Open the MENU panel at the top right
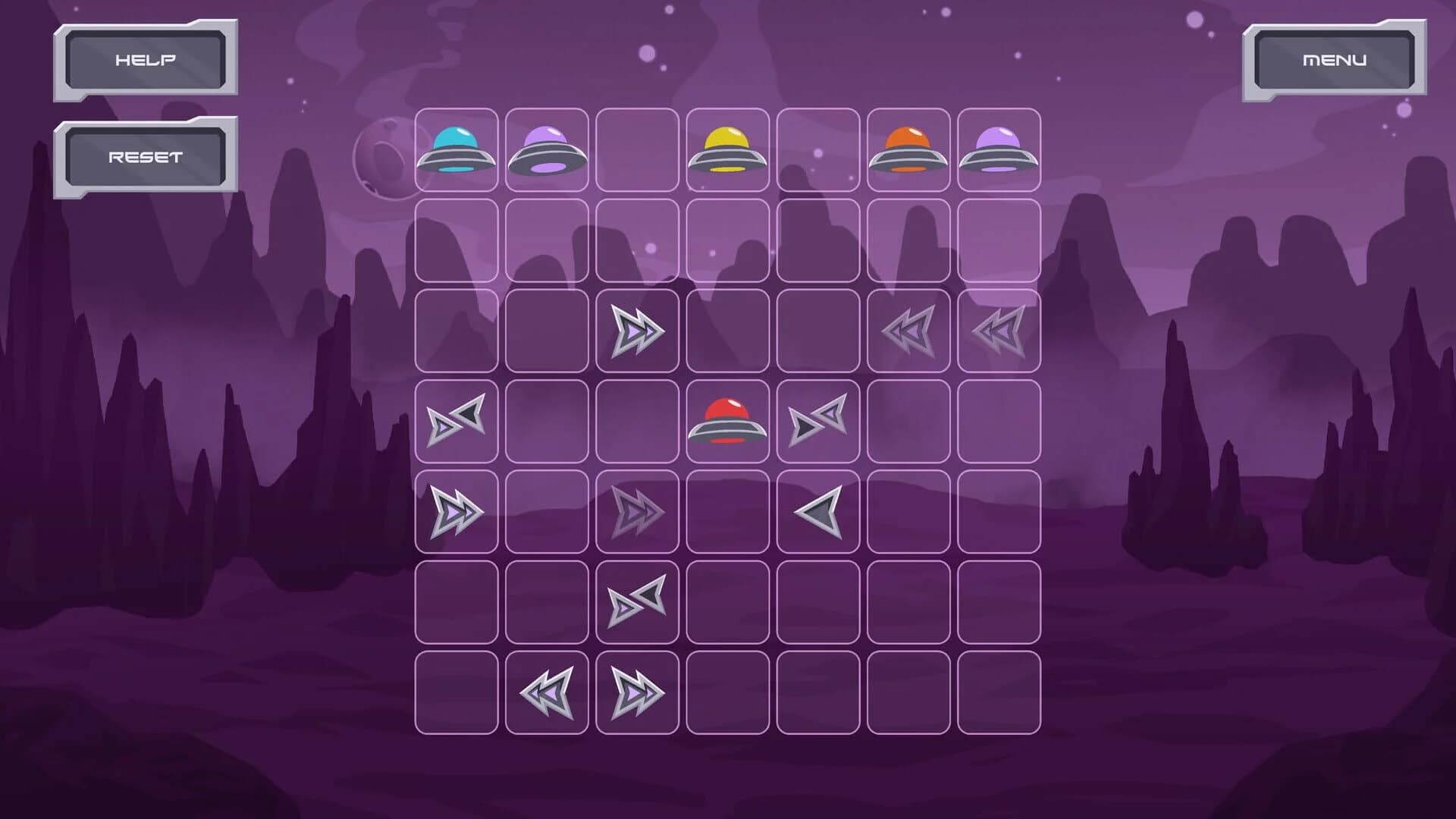Image resolution: width=1456 pixels, height=819 pixels. coord(1336,58)
